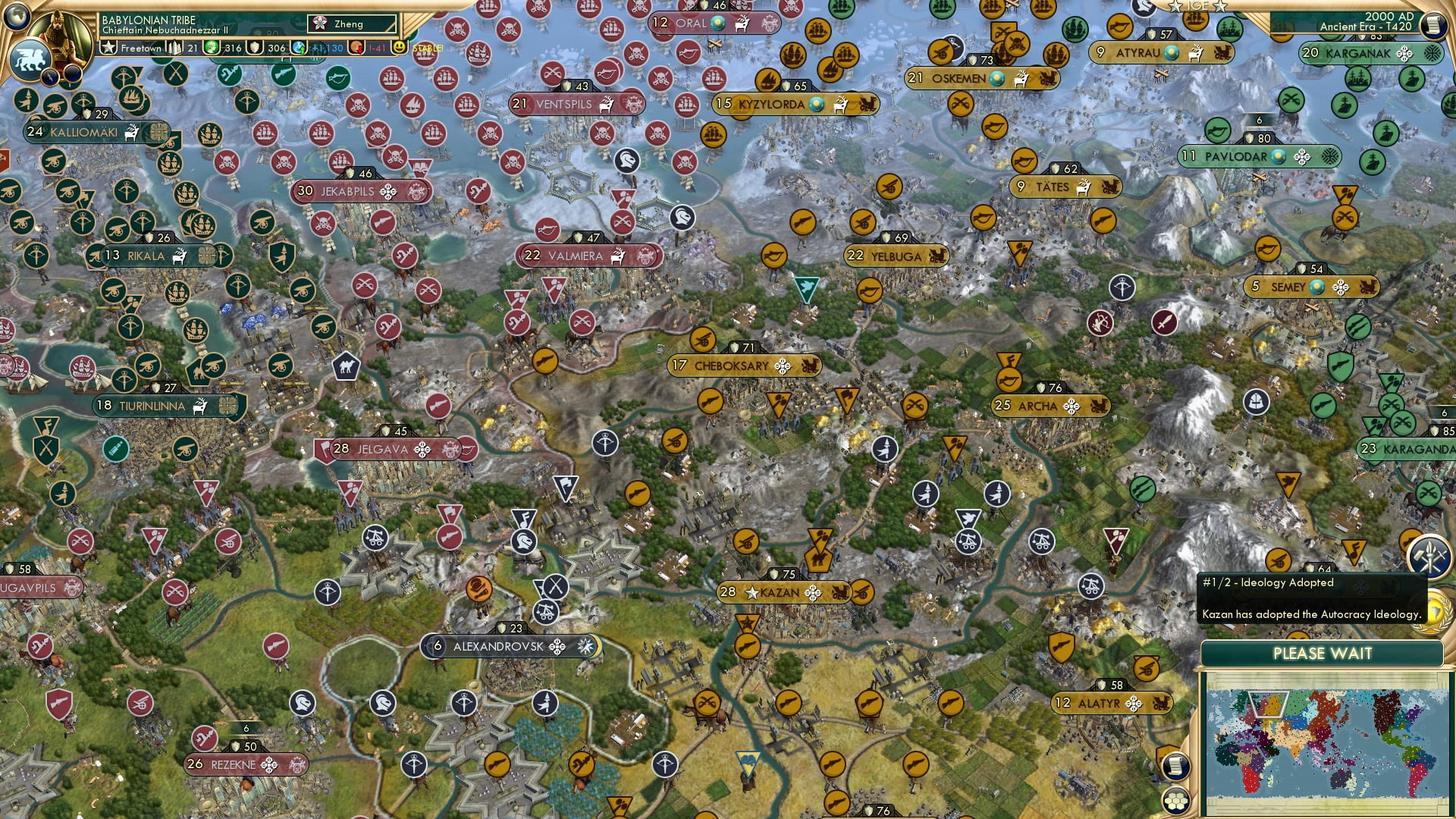This screenshot has height=819, width=1456.
Task: Toggle strategic view with the hex grid button
Action: [1175, 800]
